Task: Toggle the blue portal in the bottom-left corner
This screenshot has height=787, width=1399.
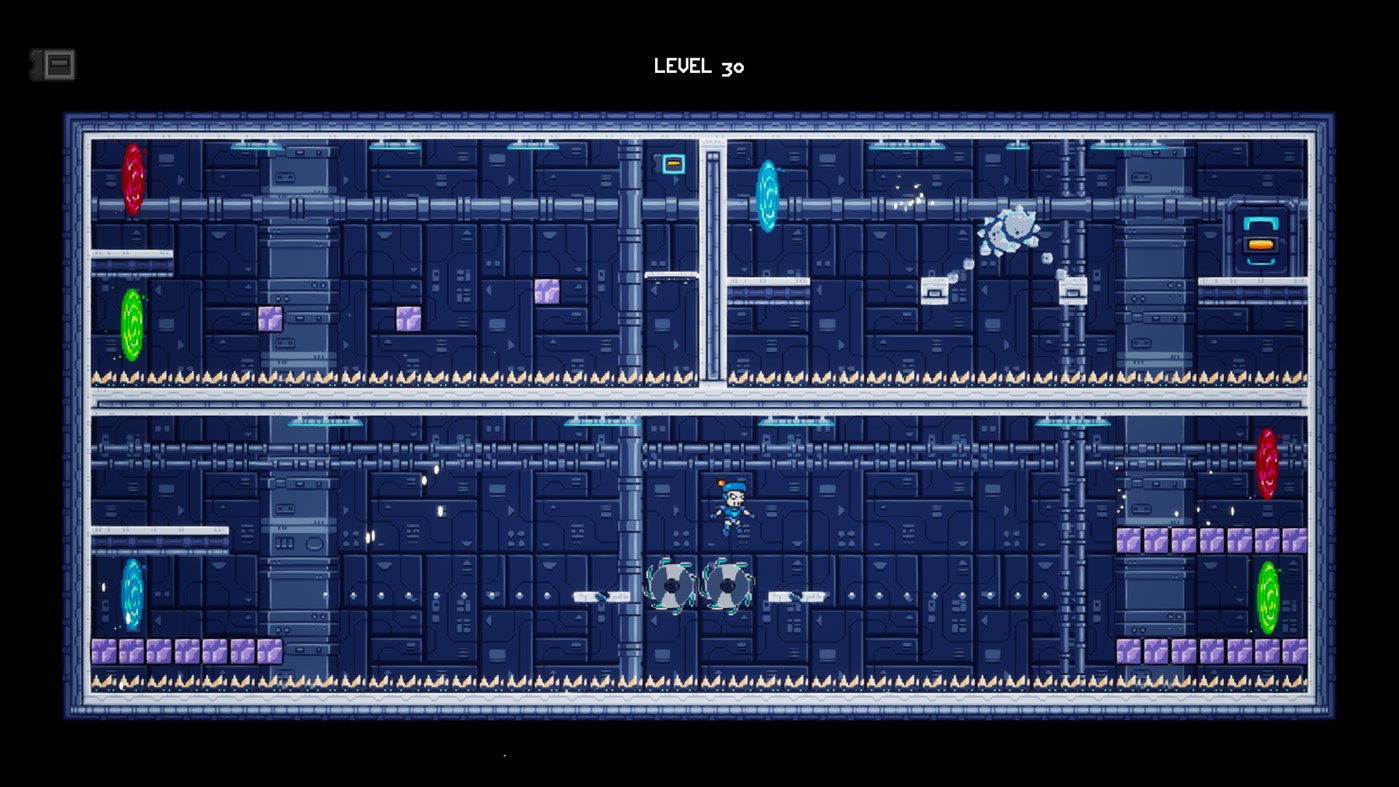Action: tap(130, 594)
